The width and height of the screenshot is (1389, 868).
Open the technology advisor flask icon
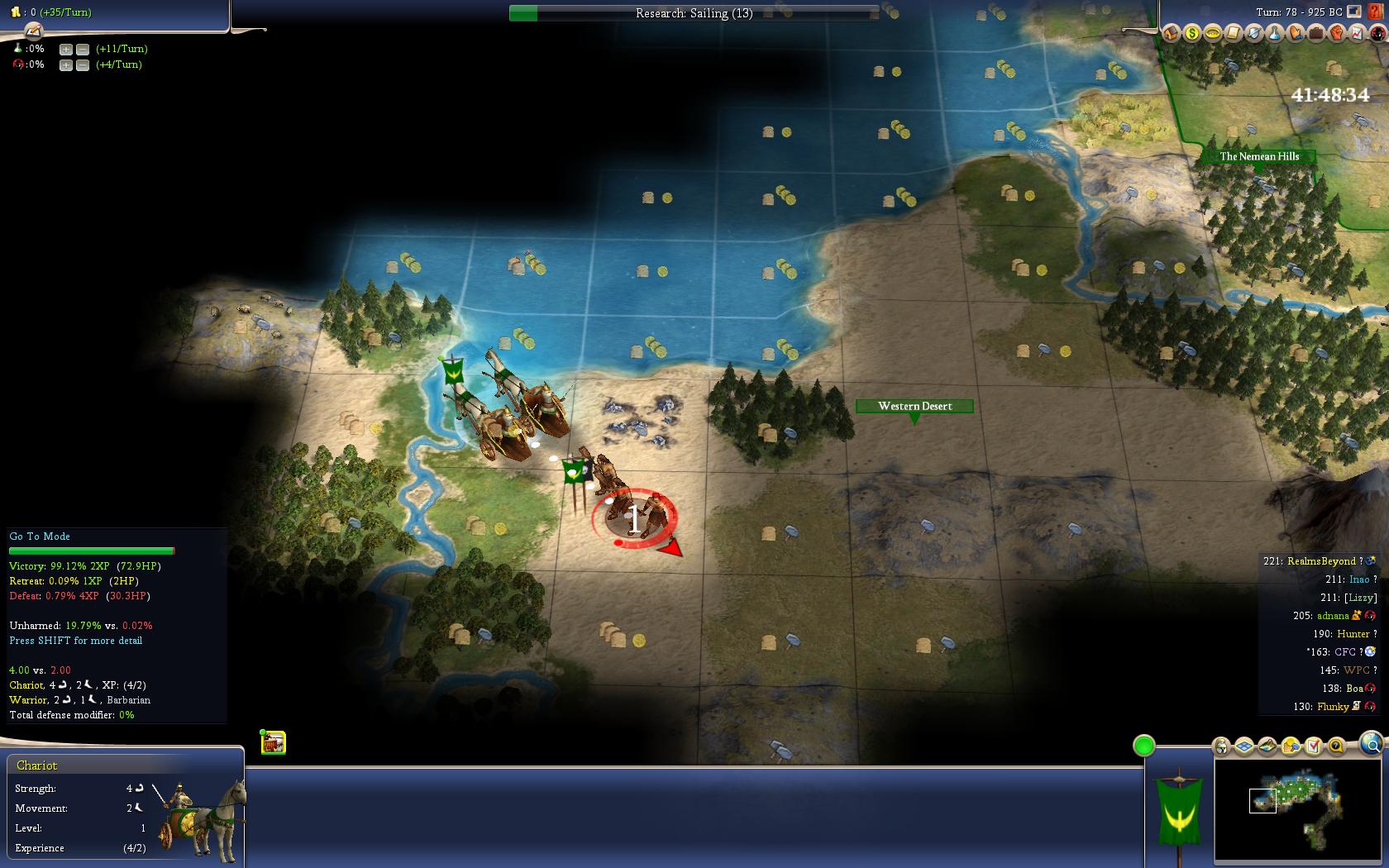point(1274,34)
